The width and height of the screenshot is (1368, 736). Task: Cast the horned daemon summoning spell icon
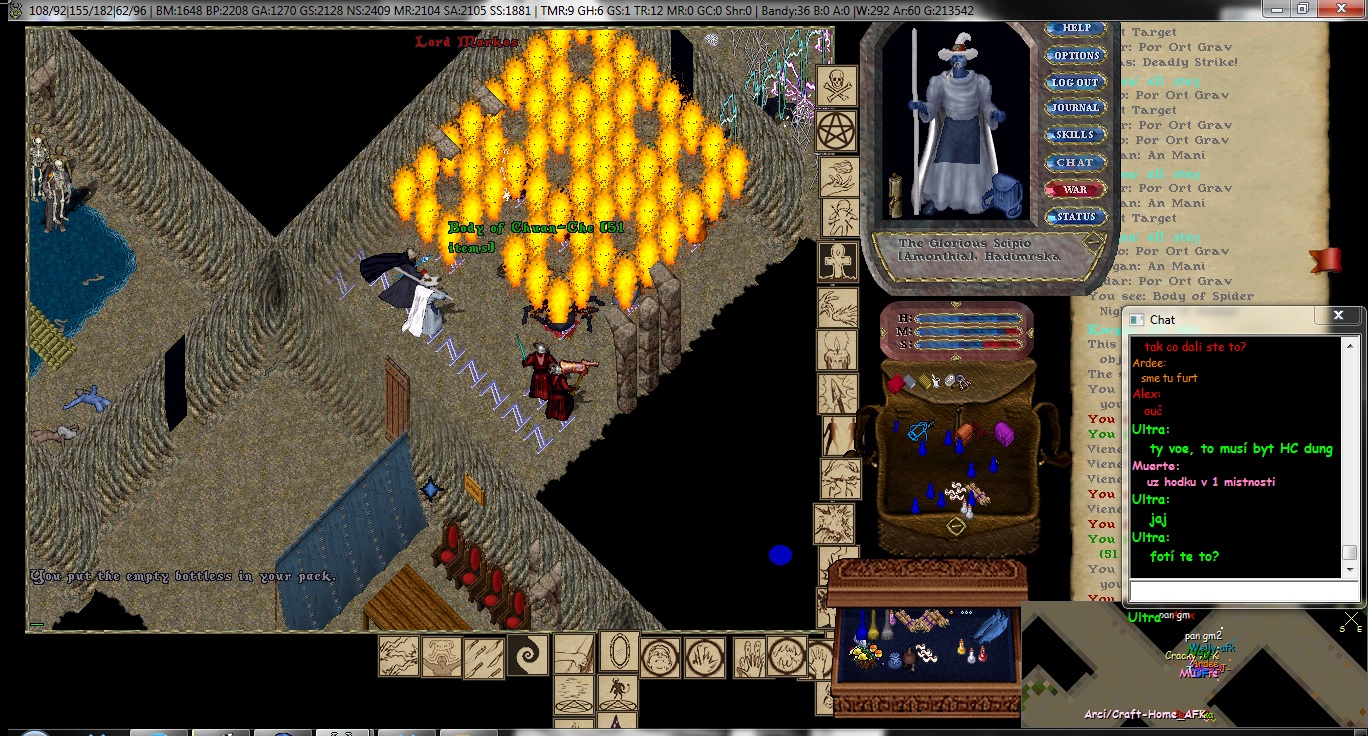coord(617,693)
